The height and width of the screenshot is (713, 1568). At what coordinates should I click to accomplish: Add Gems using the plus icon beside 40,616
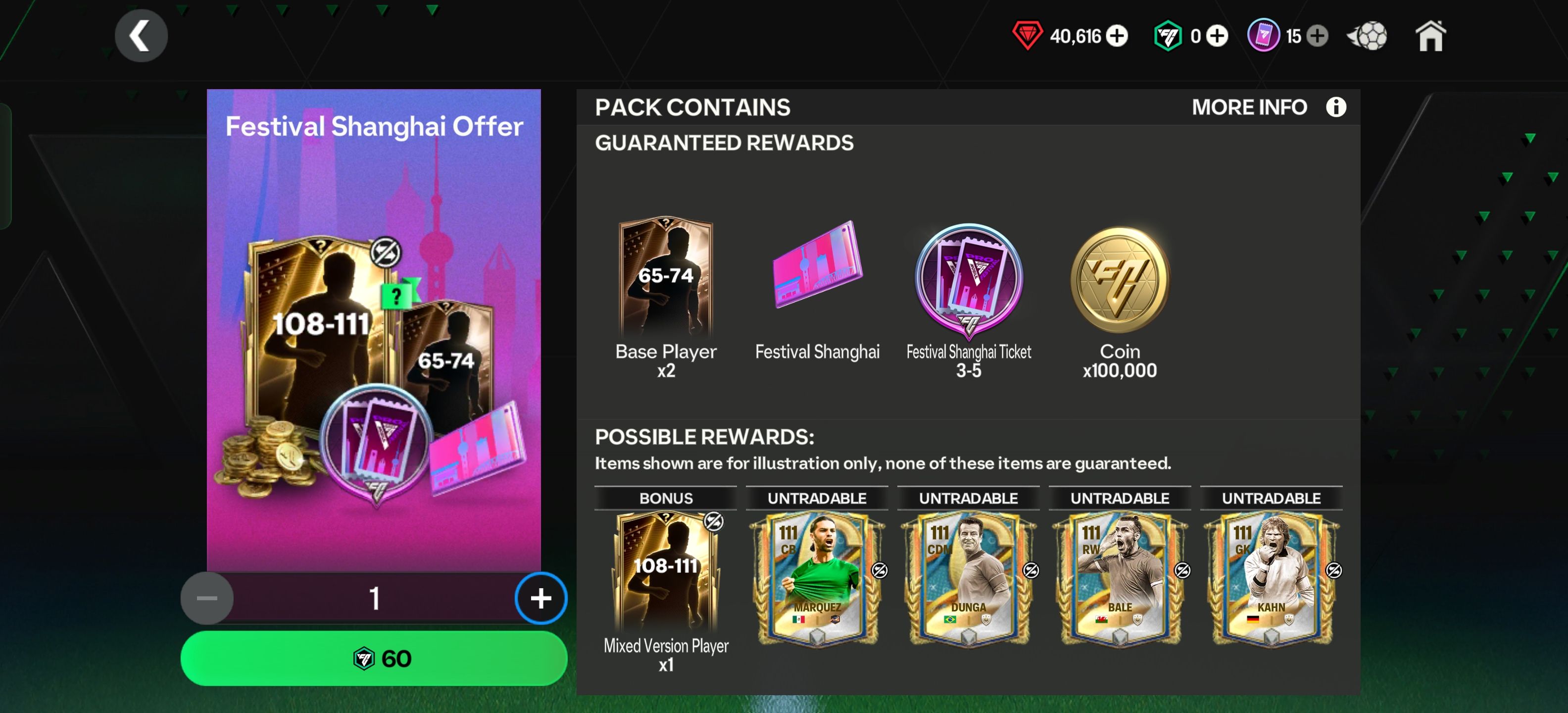tap(1119, 36)
